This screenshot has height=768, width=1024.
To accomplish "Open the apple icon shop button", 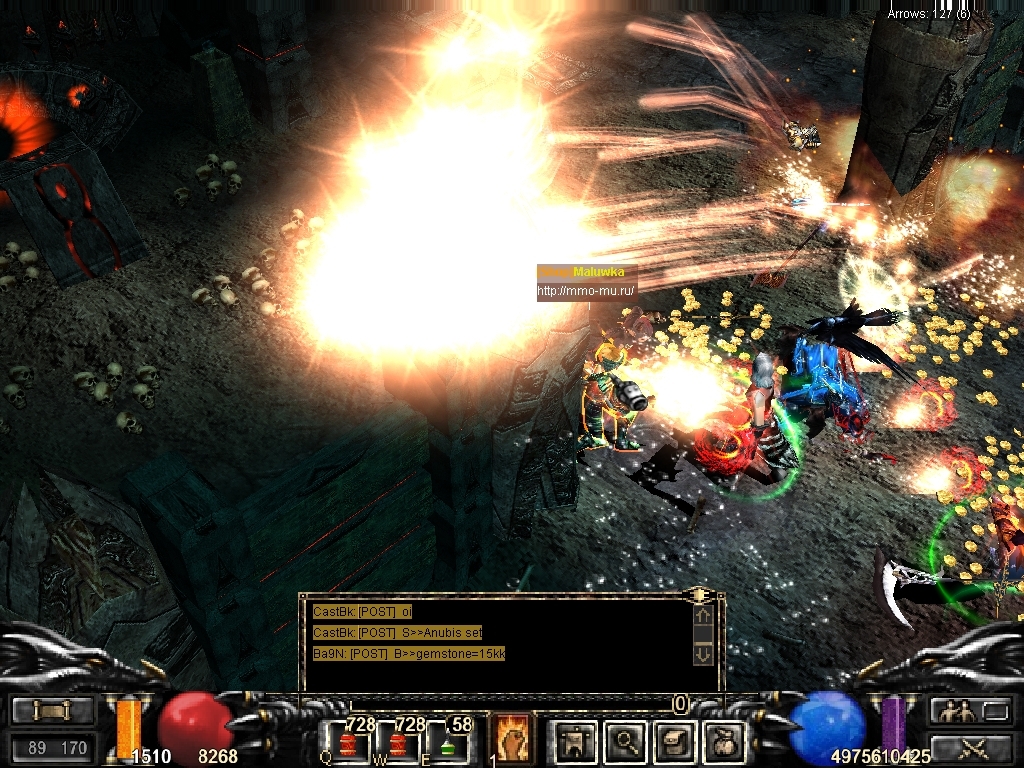I will [x=723, y=741].
